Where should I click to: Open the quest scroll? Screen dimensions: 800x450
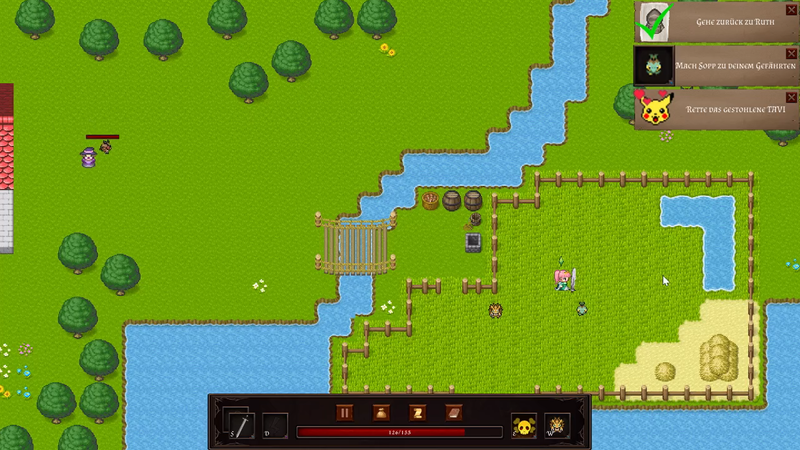pos(417,413)
